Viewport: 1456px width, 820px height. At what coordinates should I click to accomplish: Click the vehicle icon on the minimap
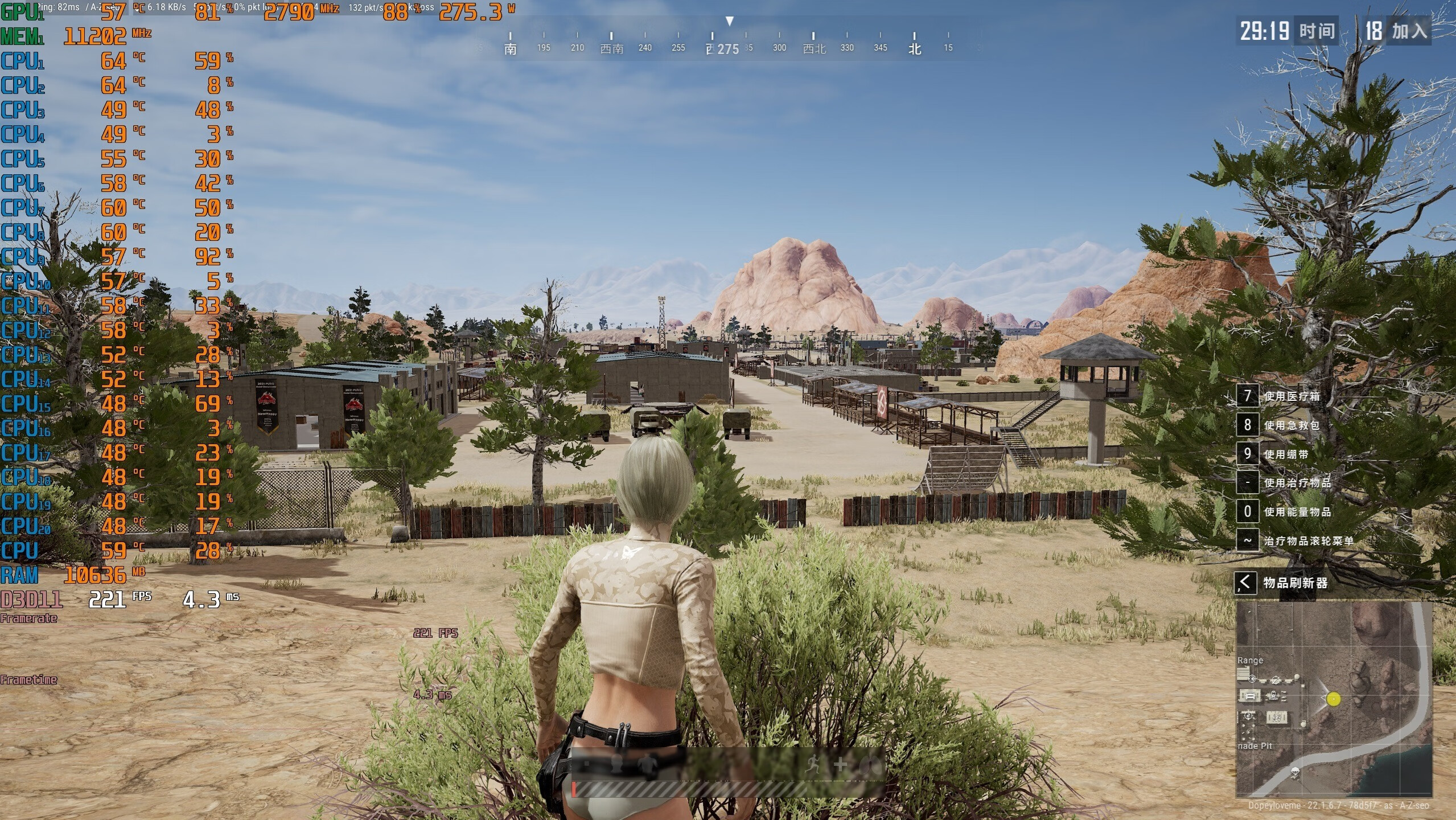click(x=1250, y=695)
